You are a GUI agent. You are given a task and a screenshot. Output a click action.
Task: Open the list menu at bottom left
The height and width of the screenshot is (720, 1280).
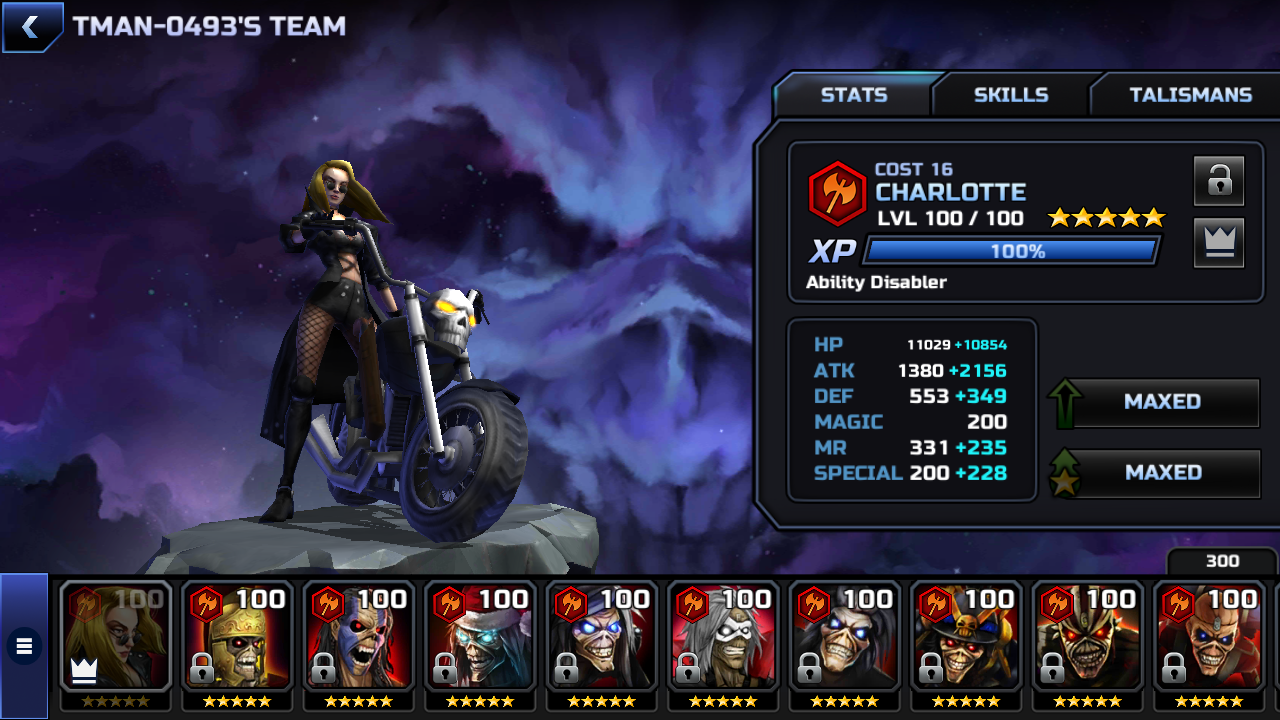tap(24, 646)
